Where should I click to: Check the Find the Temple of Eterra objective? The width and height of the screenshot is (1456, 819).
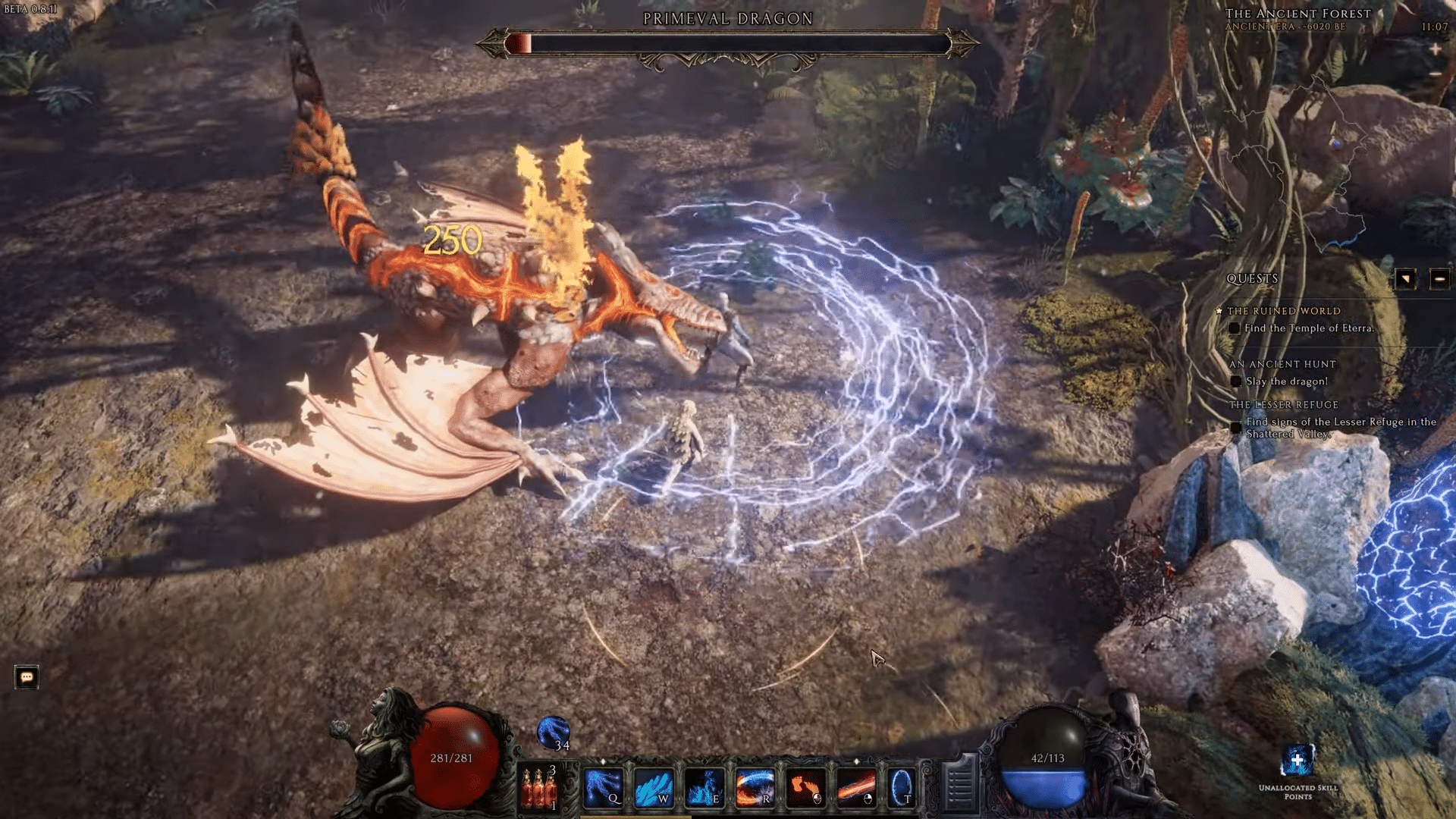(x=1234, y=329)
